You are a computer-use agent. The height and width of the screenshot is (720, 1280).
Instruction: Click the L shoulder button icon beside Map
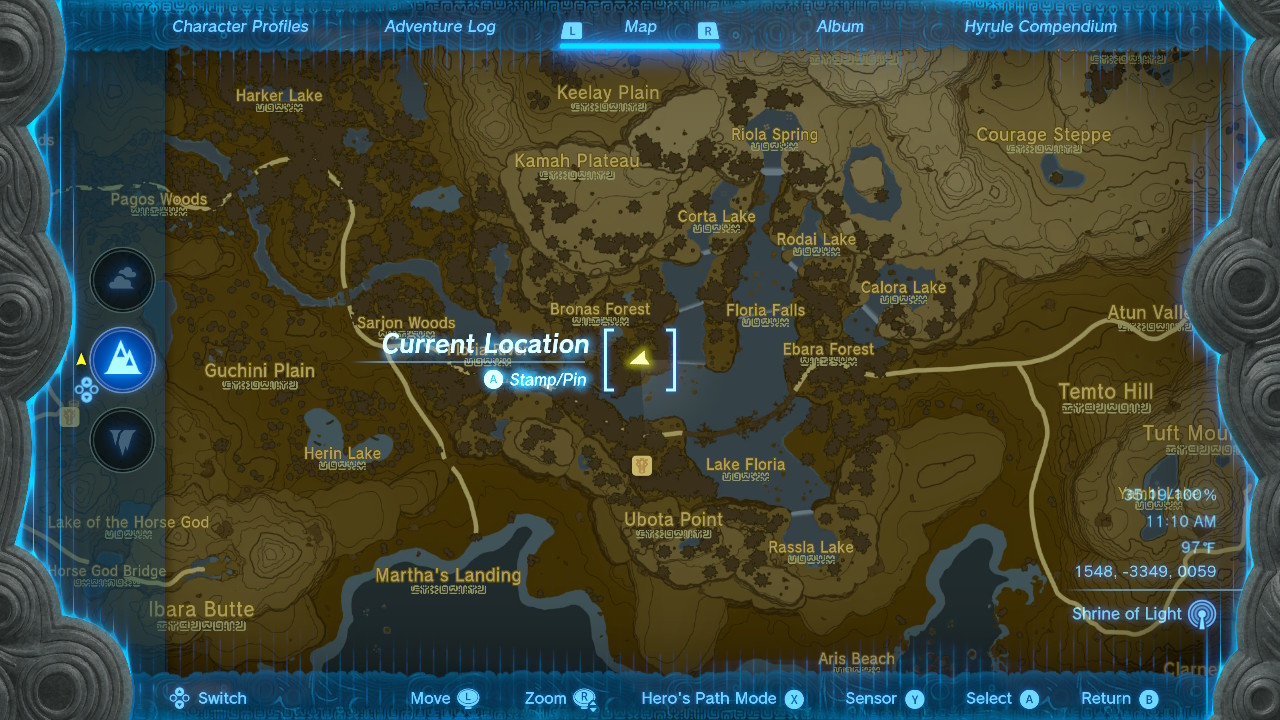click(572, 31)
